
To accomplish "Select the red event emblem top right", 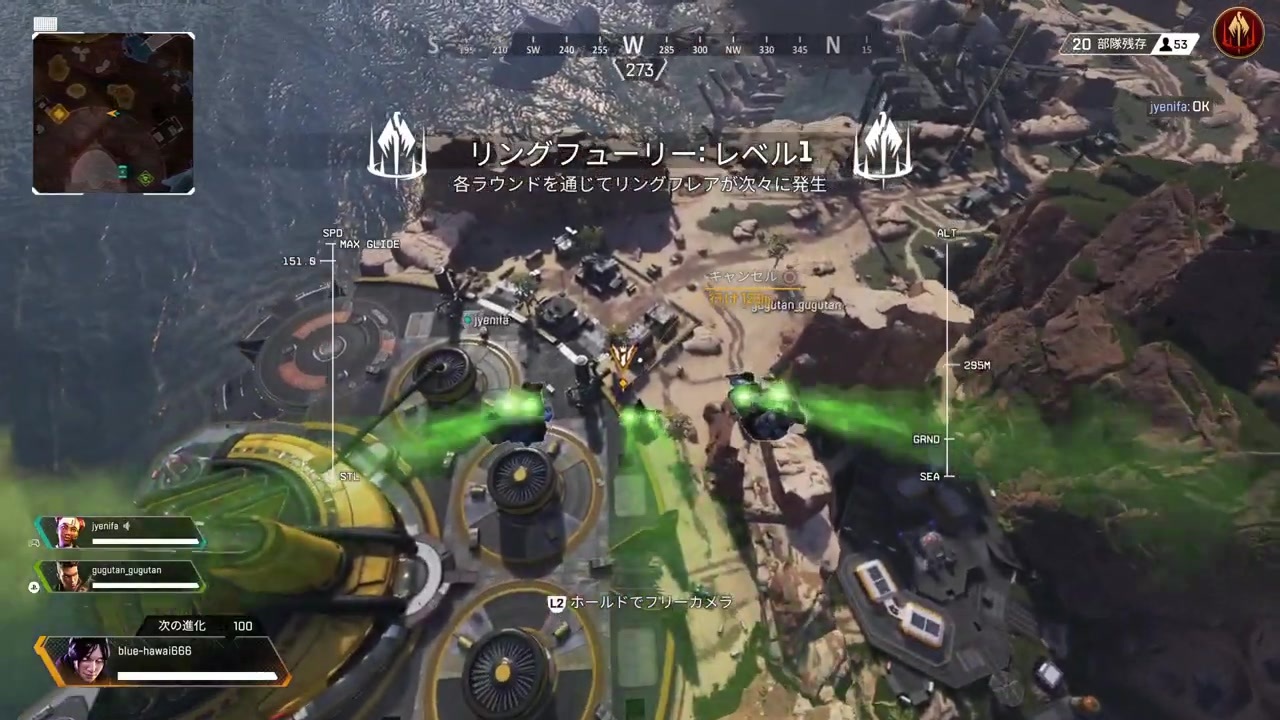I will 1238,32.
